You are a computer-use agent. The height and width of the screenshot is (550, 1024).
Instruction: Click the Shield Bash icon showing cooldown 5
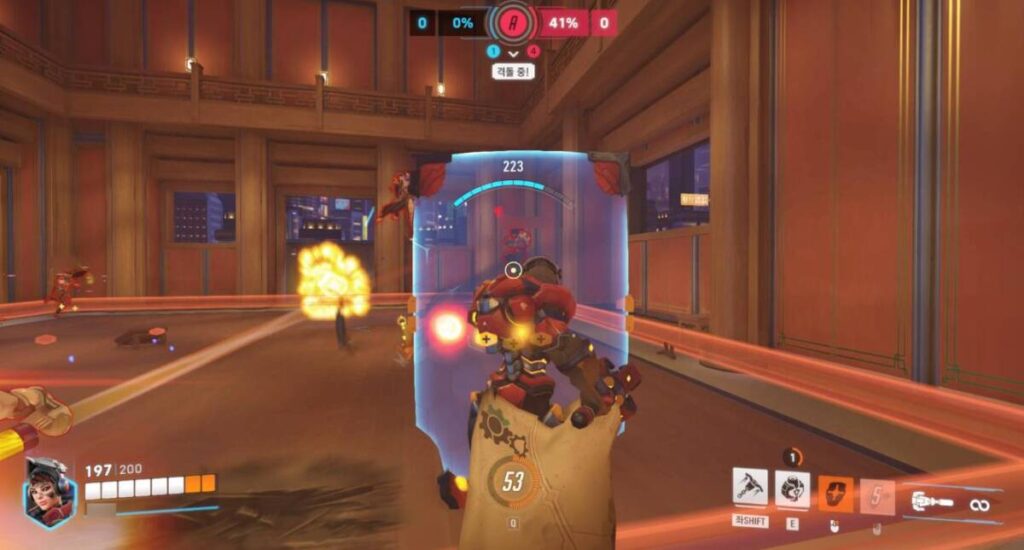click(x=877, y=495)
